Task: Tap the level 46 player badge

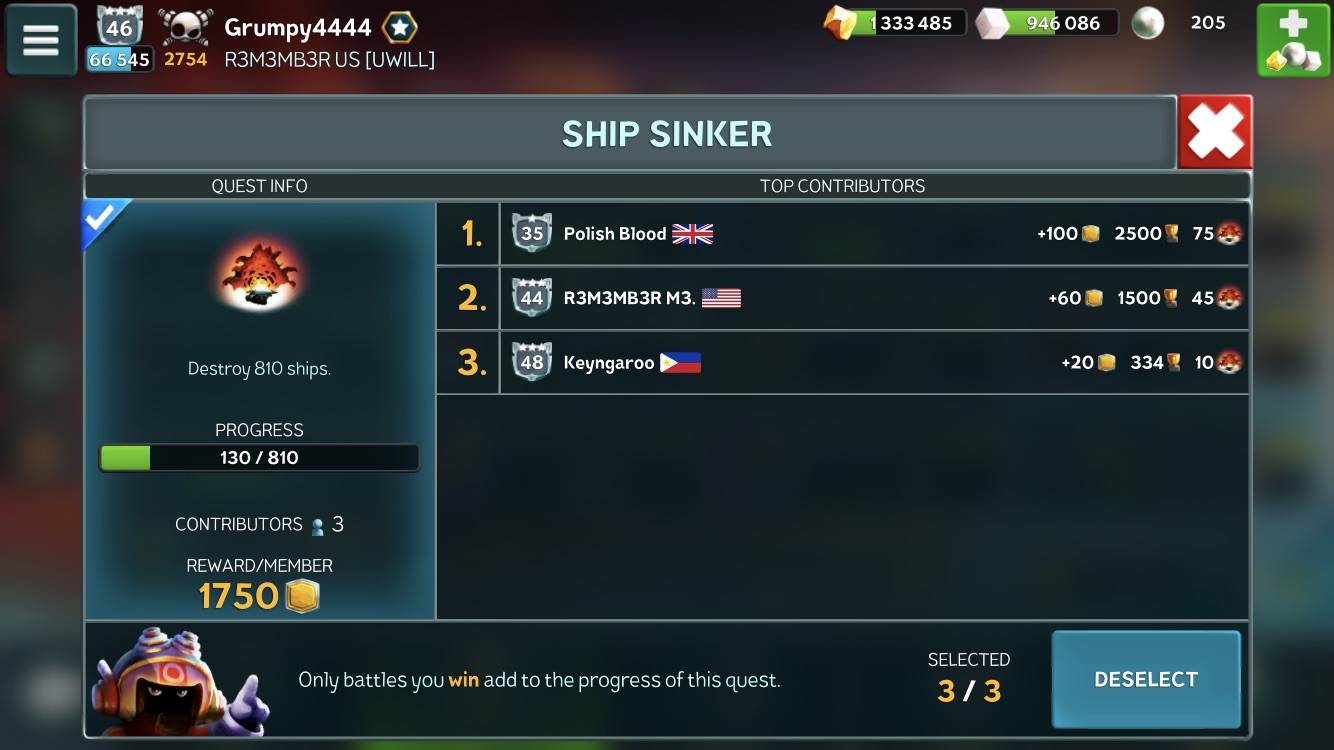Action: [119, 27]
